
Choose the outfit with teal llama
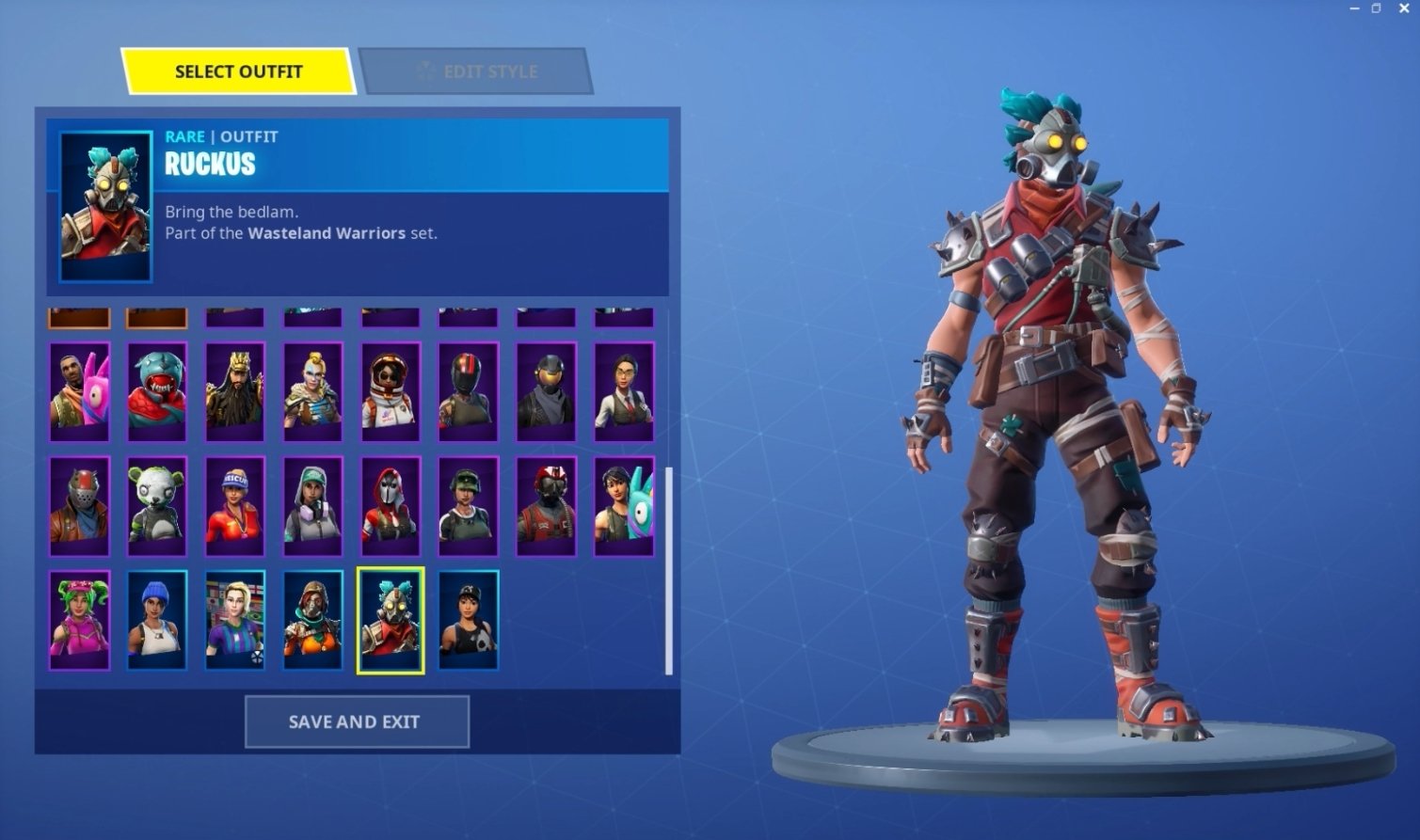point(624,506)
